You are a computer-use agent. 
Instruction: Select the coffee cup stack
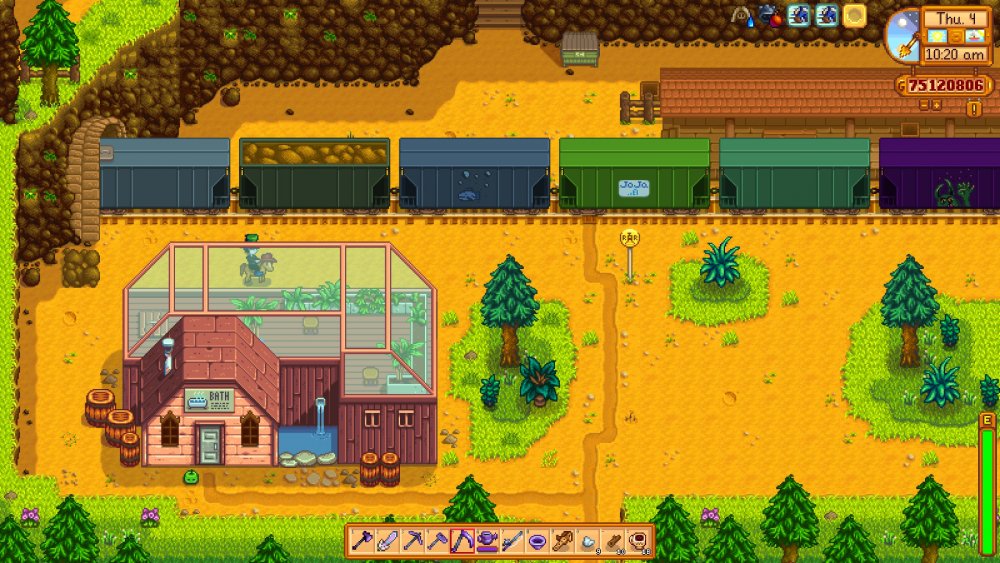[x=638, y=541]
